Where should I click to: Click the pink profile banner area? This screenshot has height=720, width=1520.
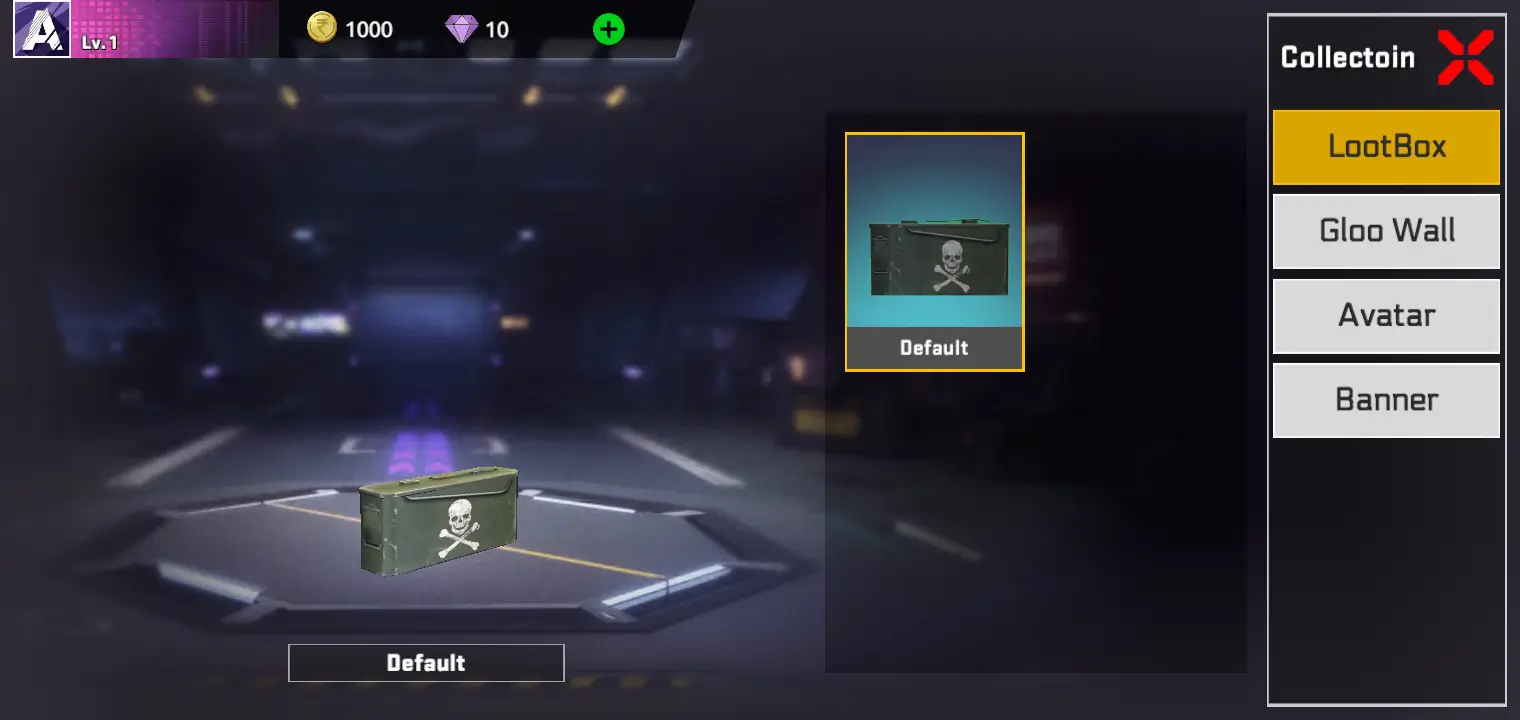[180, 30]
